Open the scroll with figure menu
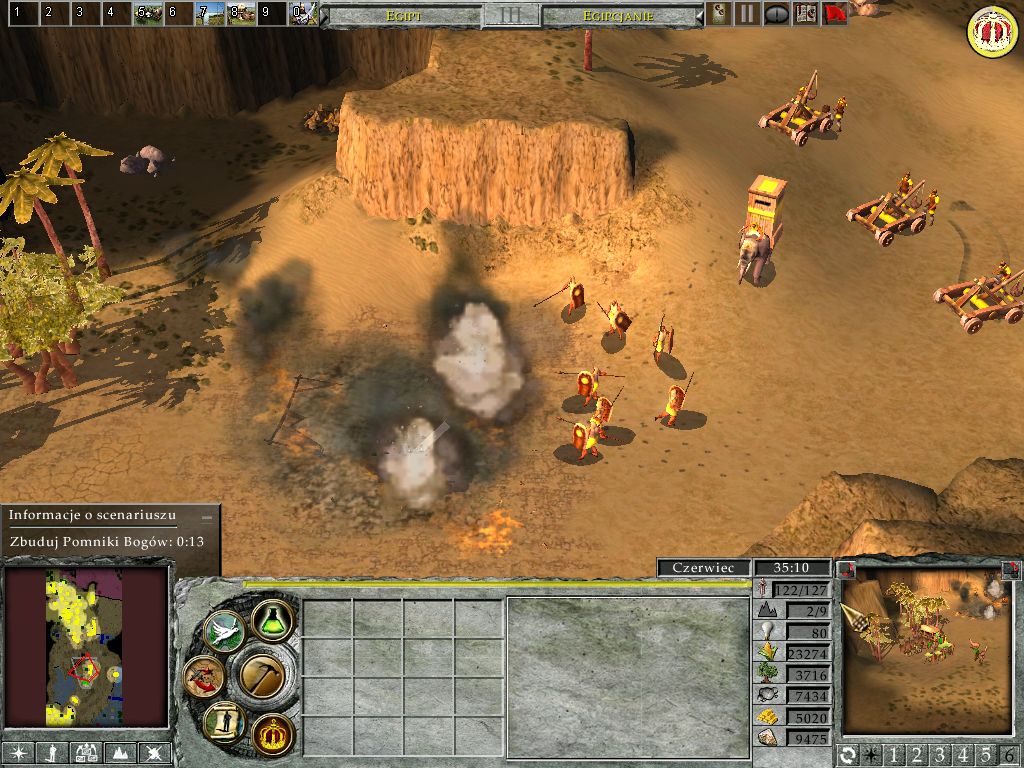This screenshot has height=768, width=1024. pyautogui.click(x=224, y=721)
